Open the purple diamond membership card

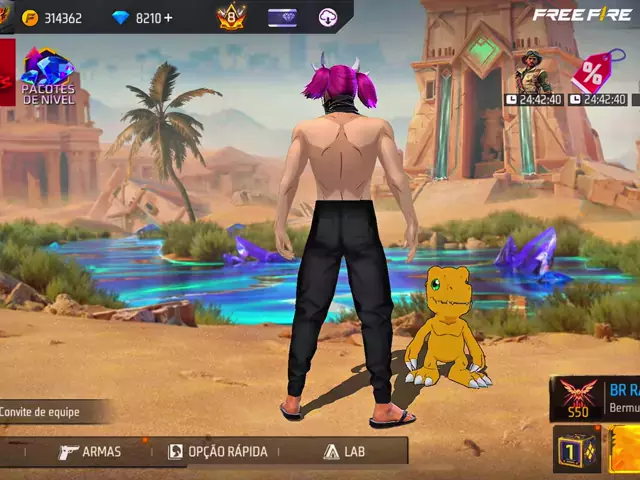[x=282, y=17]
